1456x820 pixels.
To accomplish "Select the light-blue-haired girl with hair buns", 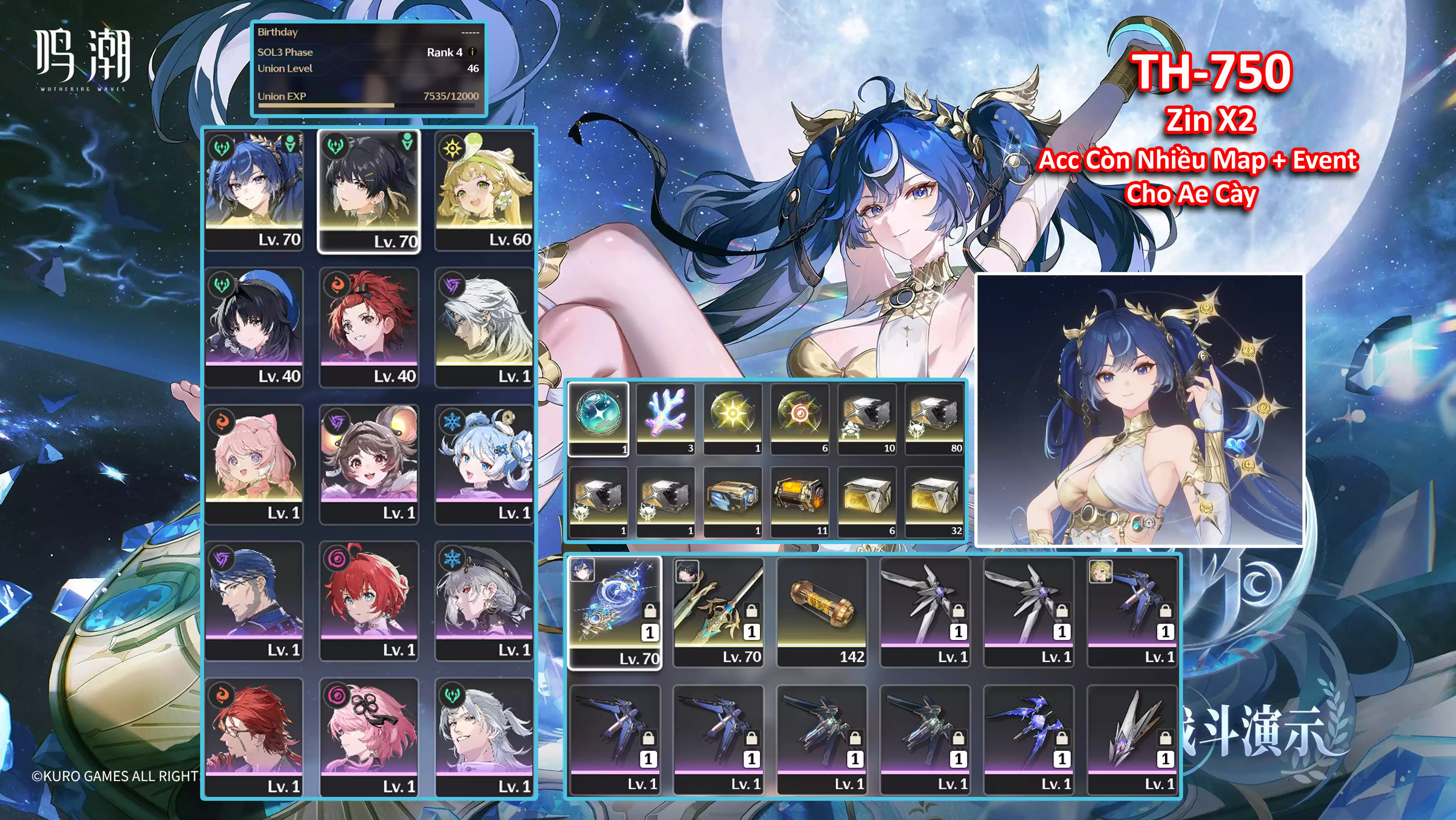I will tap(485, 464).
